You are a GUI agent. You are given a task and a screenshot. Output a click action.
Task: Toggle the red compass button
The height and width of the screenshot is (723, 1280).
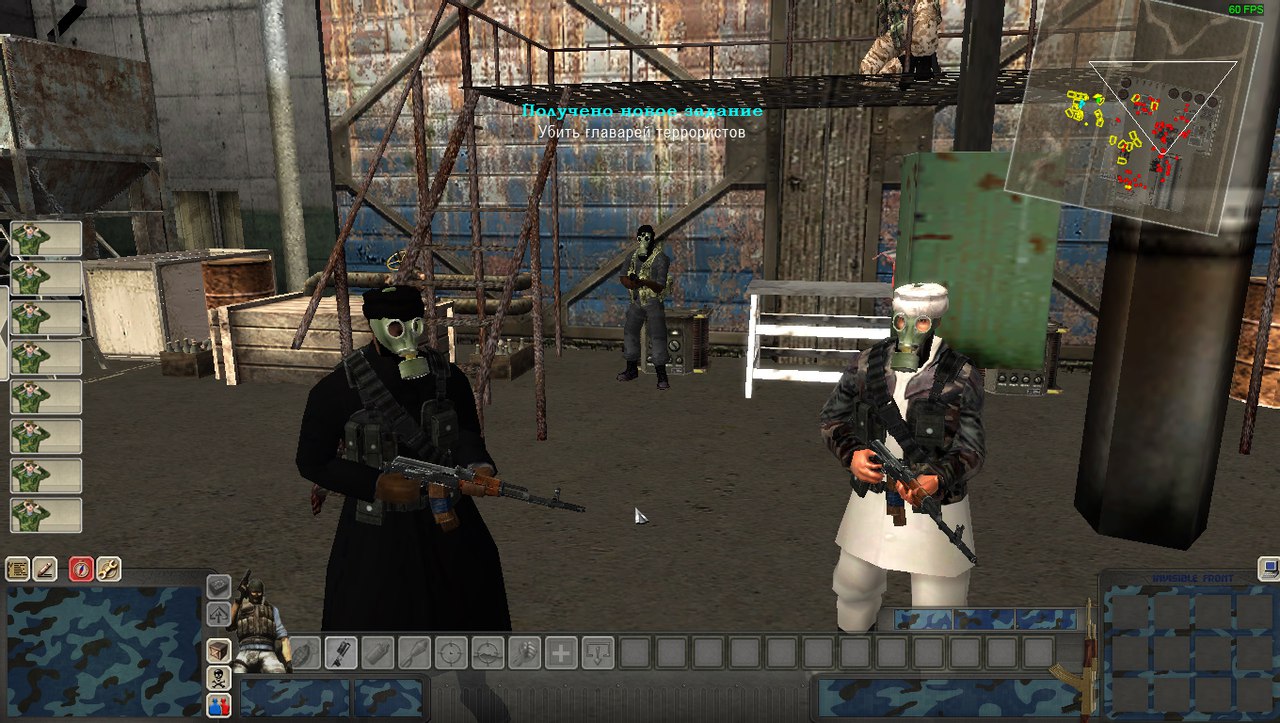coord(81,570)
